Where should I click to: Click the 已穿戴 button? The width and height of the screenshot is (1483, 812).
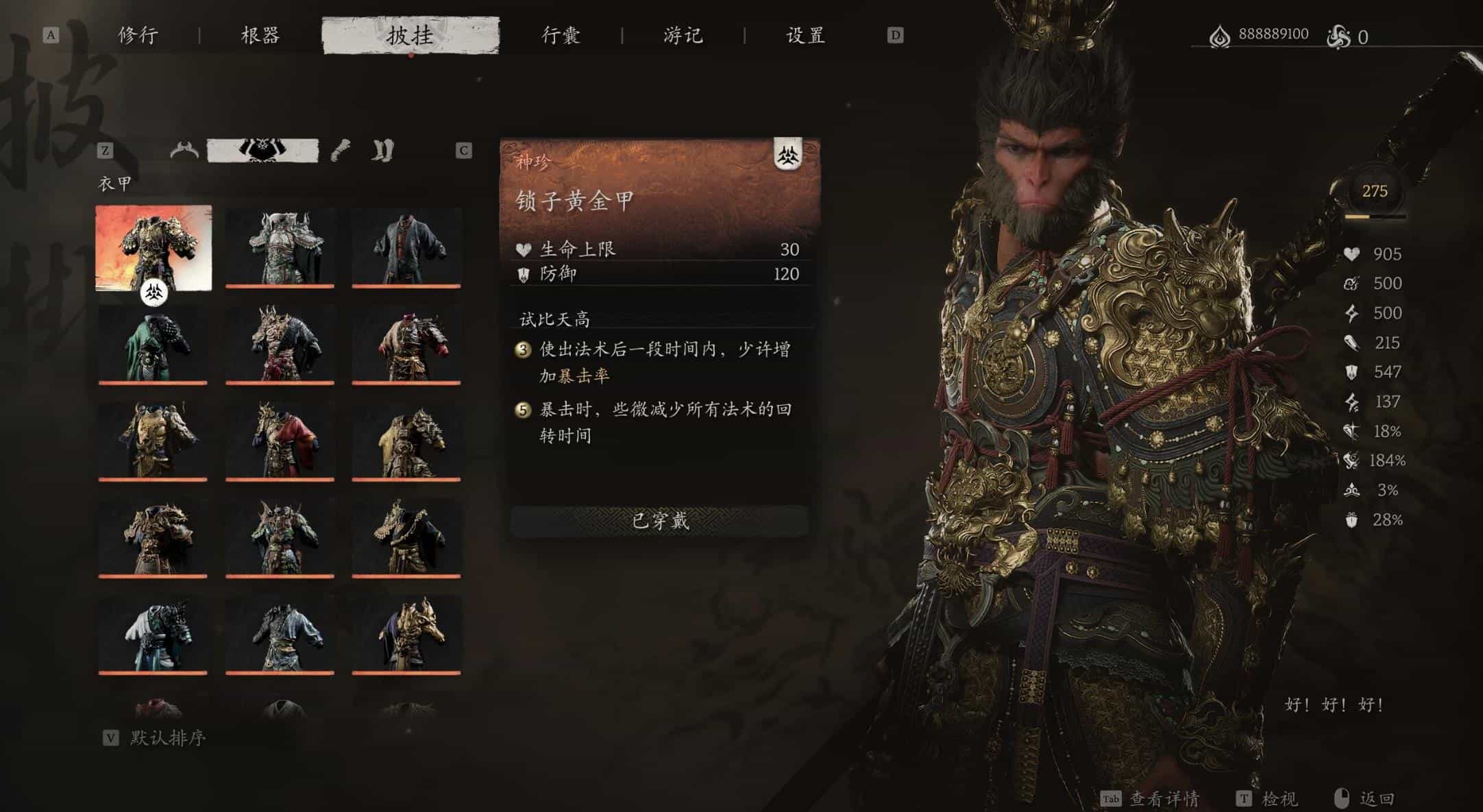(661, 521)
